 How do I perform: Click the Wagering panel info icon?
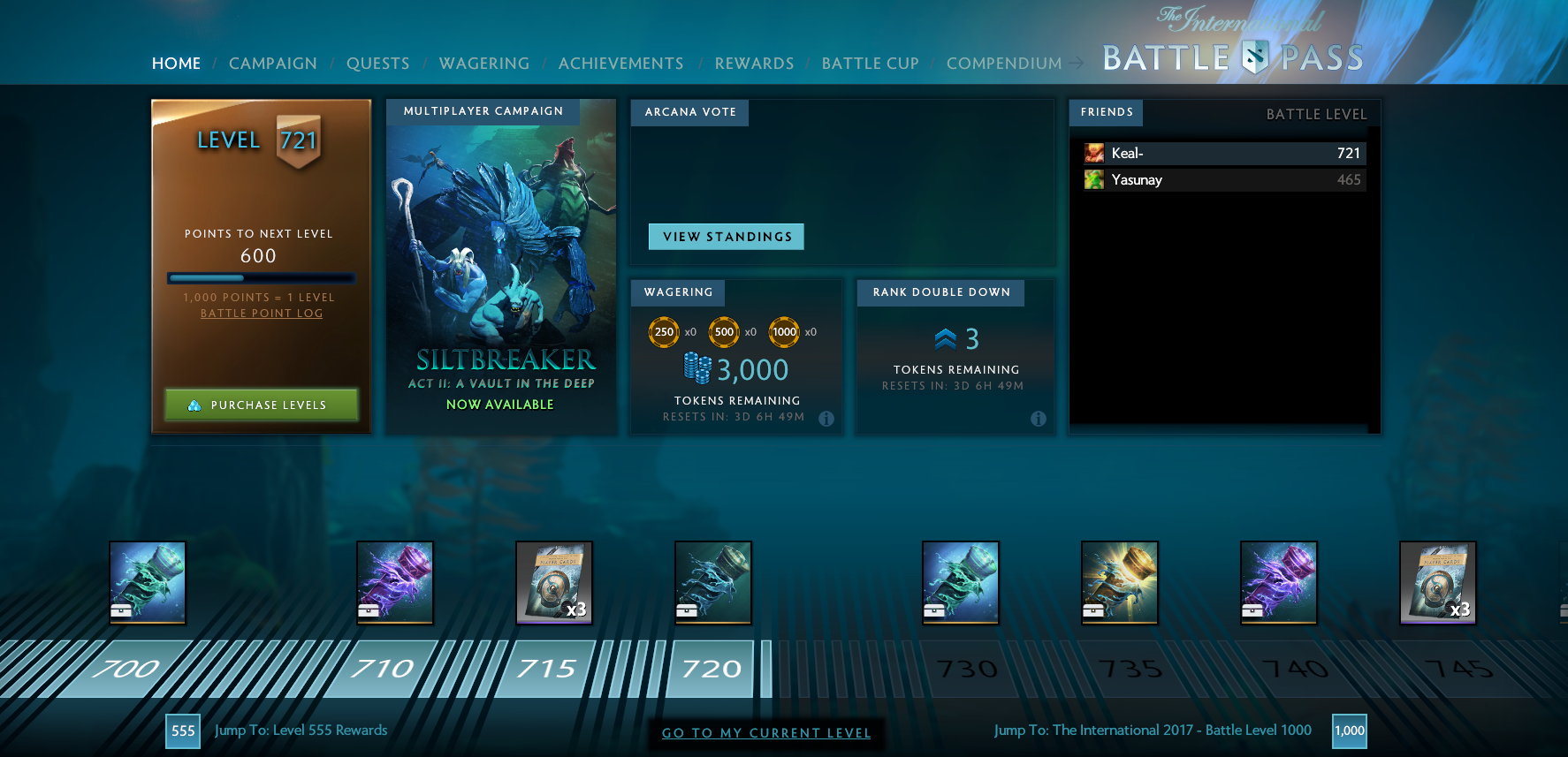tap(827, 420)
